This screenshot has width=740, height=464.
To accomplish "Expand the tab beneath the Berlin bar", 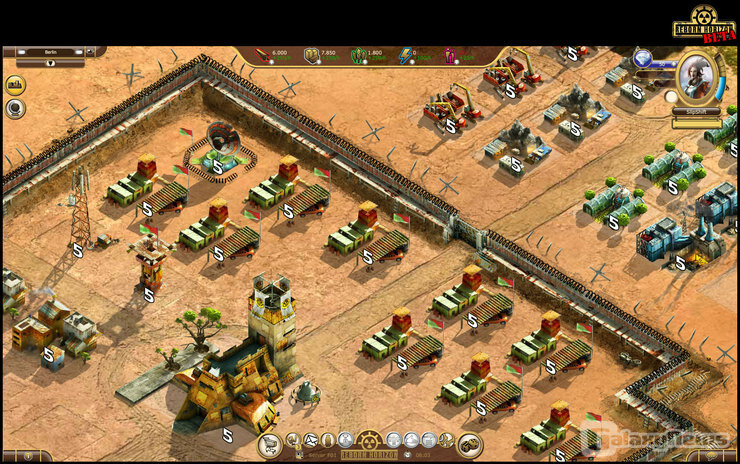I will tap(50, 63).
